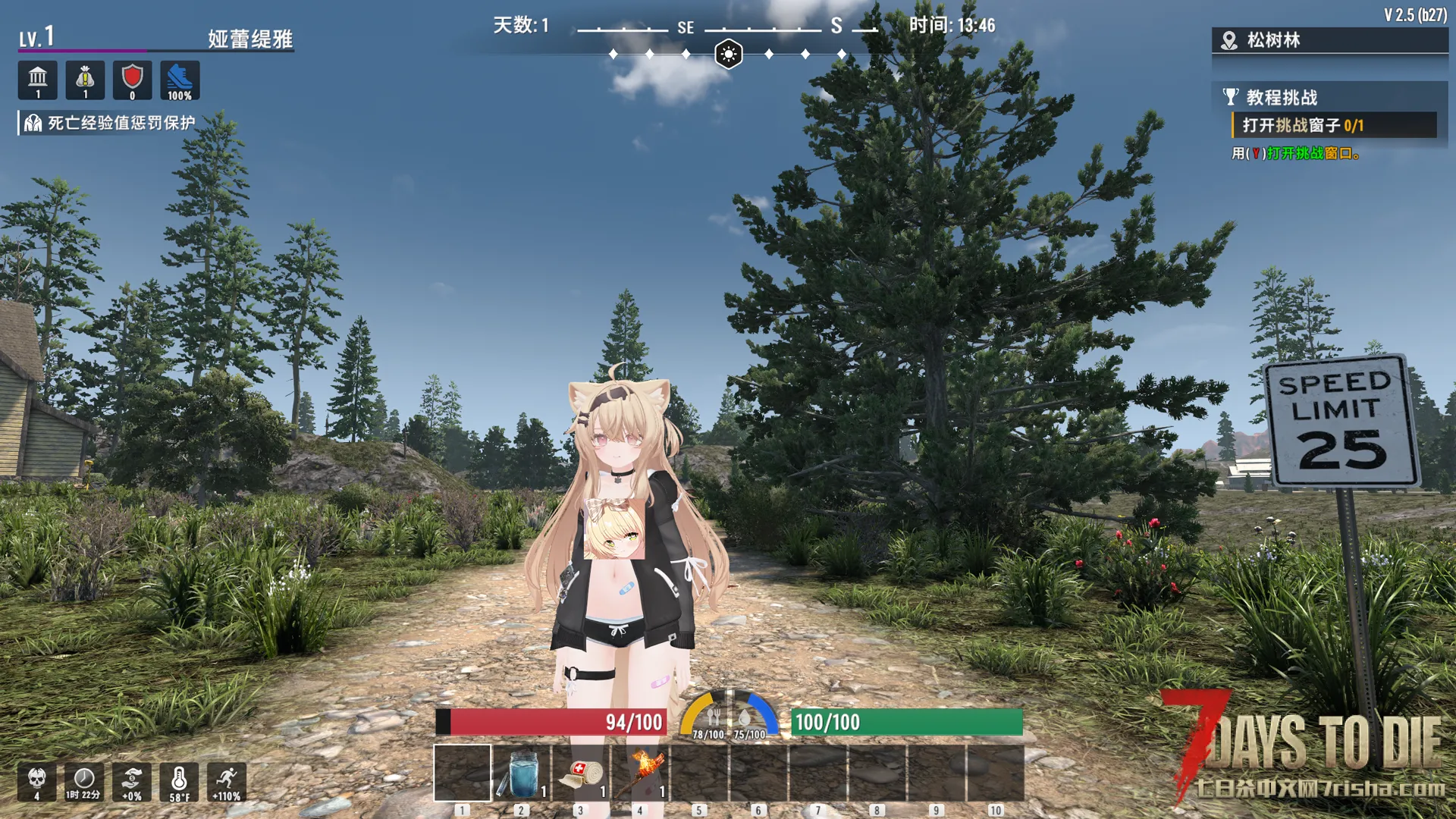Click the running figure +110% icon
Image resolution: width=1456 pixels, height=819 pixels.
(x=227, y=782)
